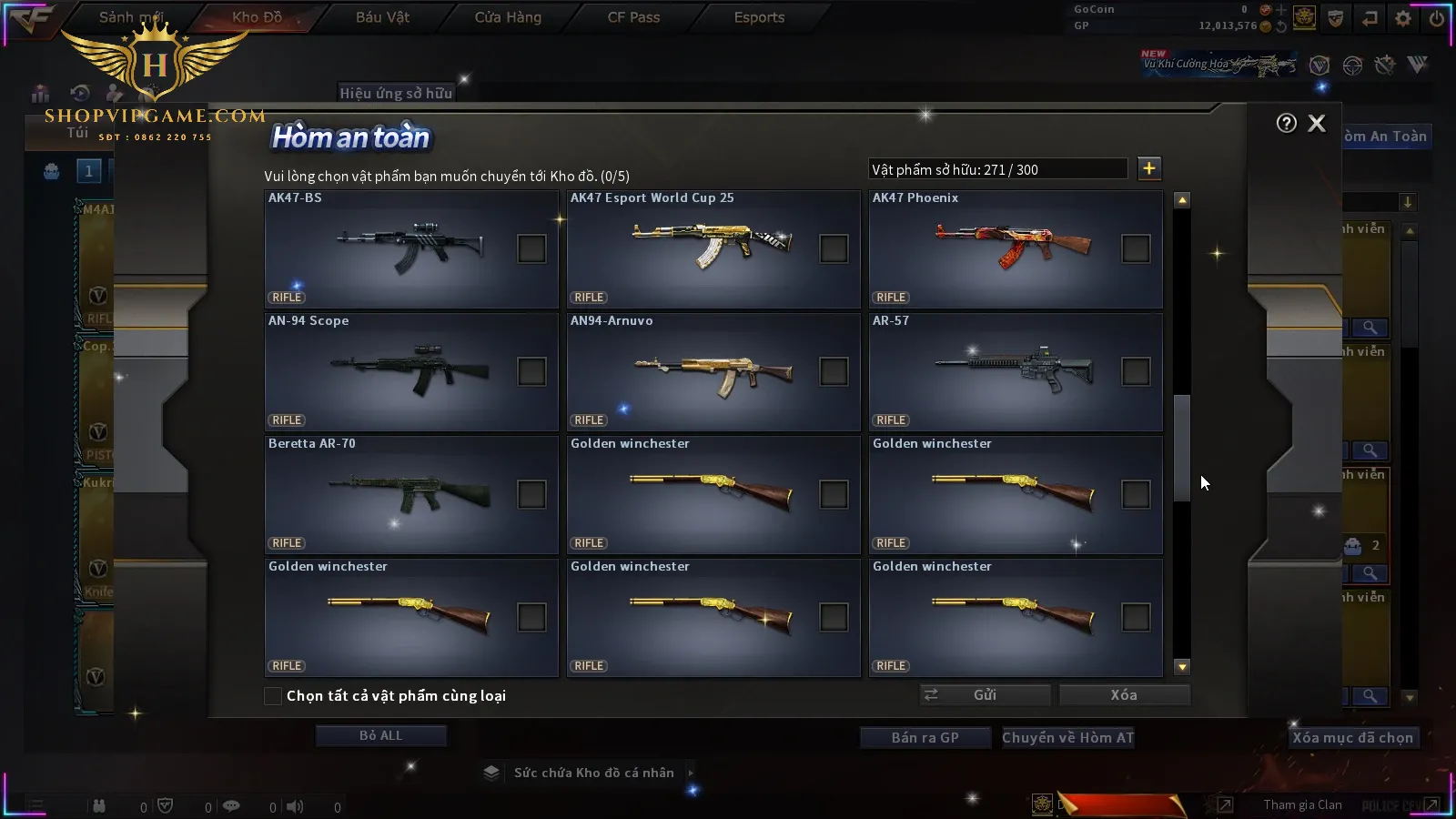Open the Cửa Hàng shop tab

click(508, 17)
